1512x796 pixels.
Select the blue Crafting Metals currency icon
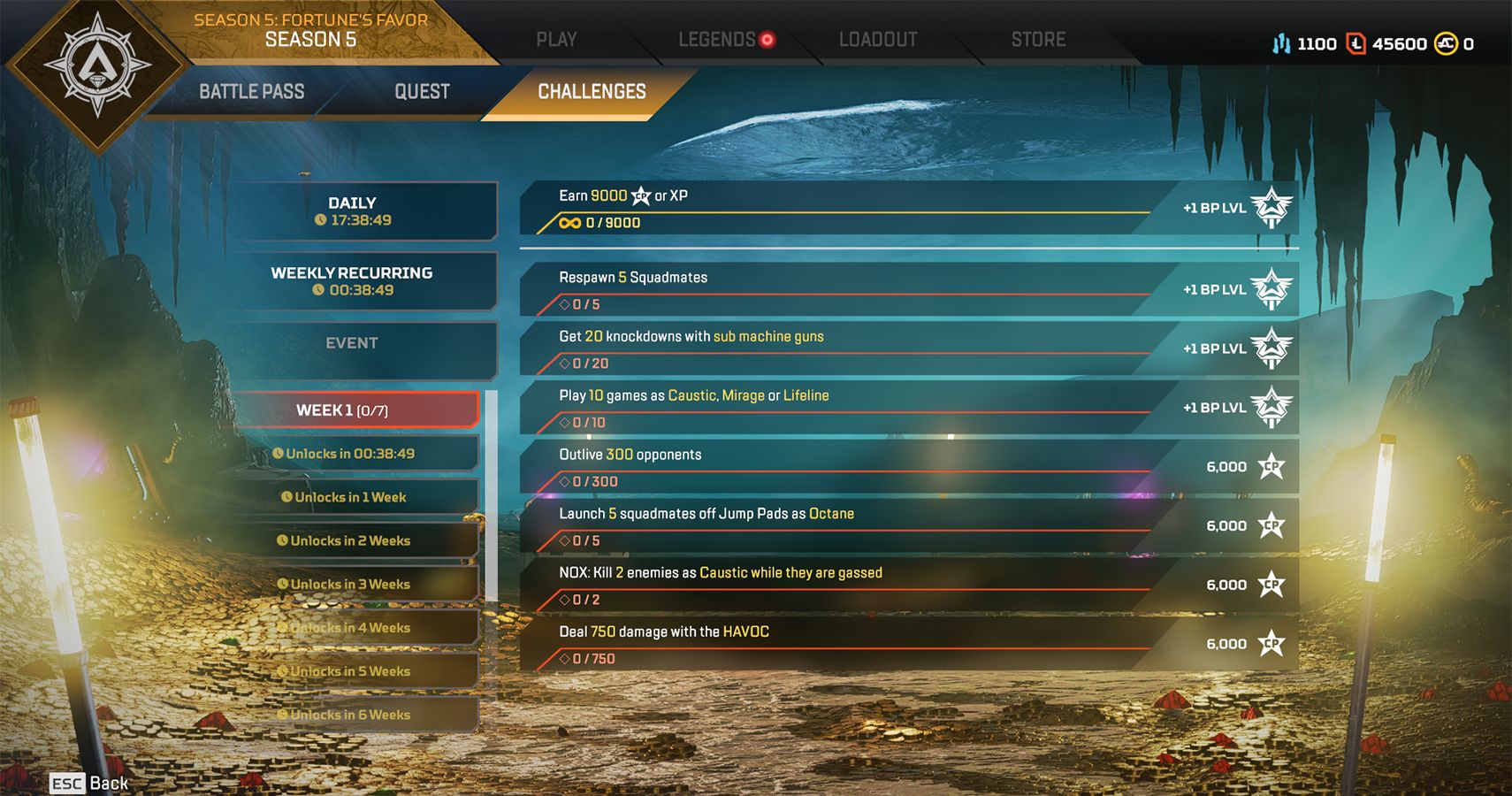tap(1281, 42)
